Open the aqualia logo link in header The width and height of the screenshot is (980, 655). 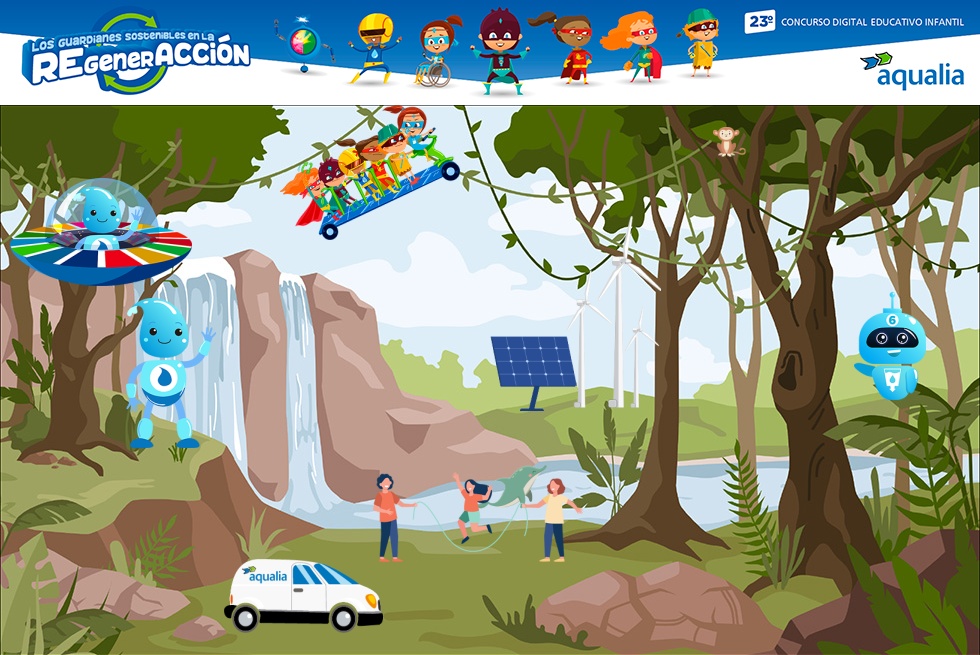click(911, 70)
